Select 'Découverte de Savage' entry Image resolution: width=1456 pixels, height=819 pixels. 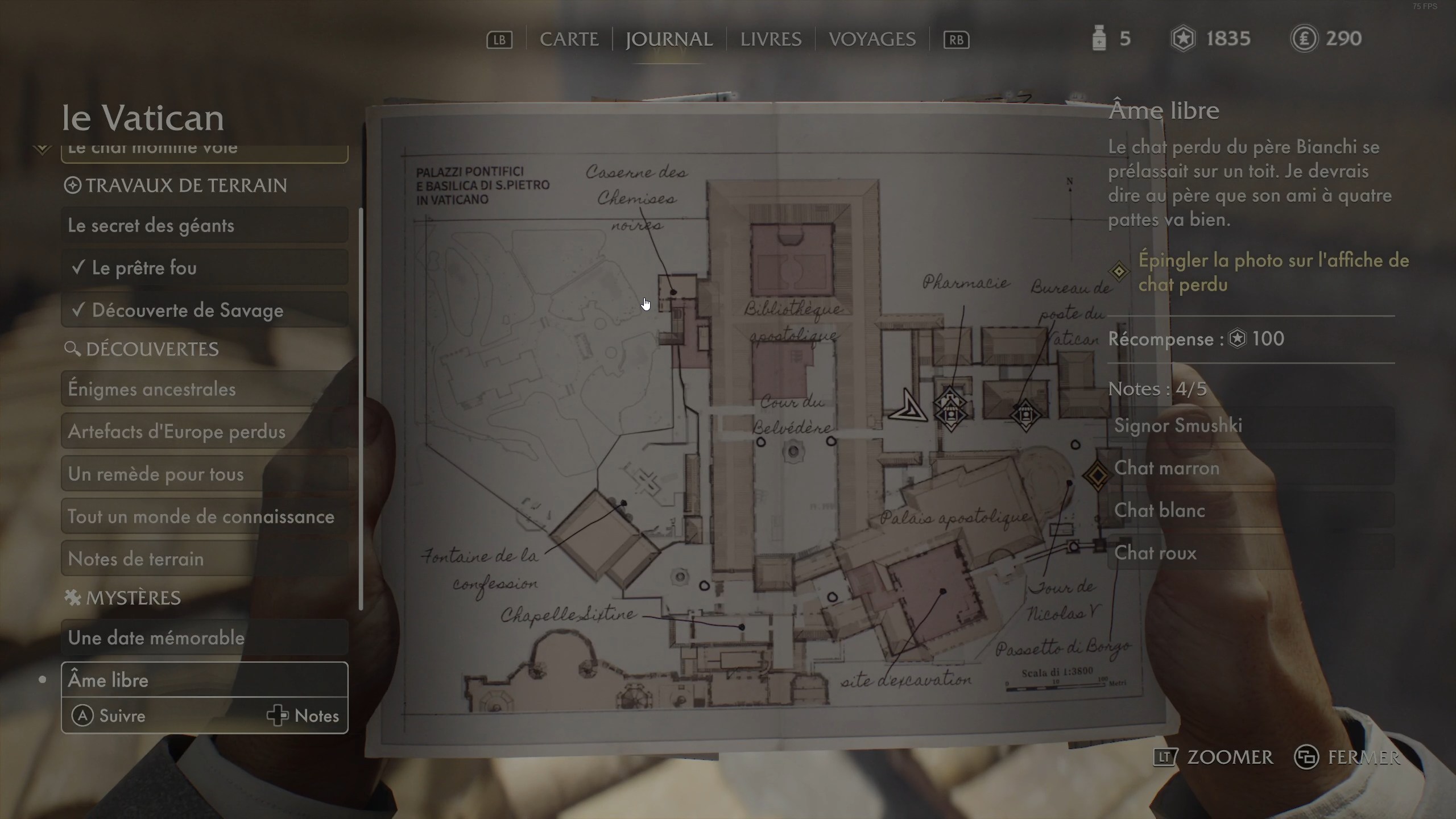205,310
